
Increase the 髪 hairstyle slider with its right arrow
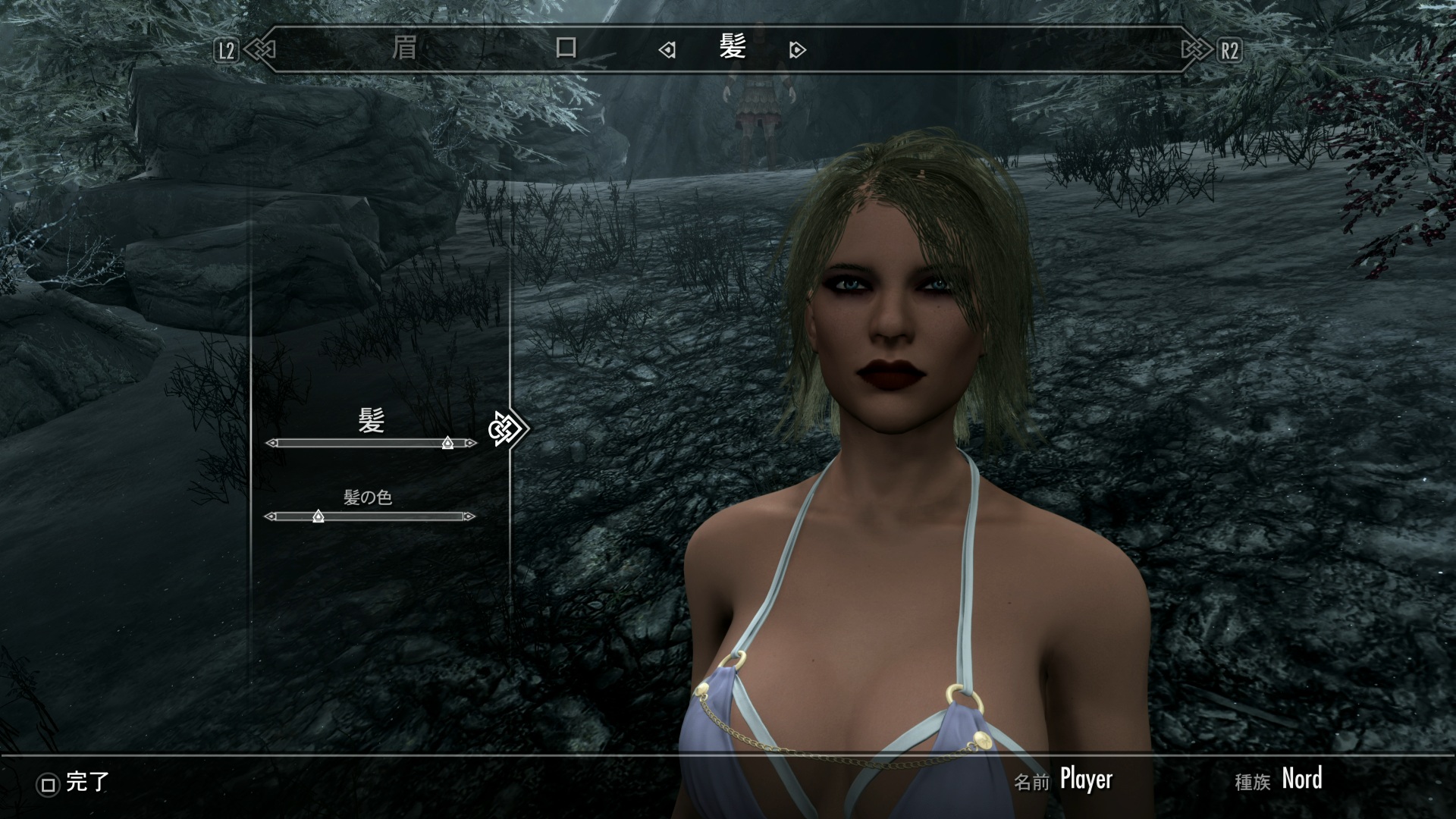(472, 443)
